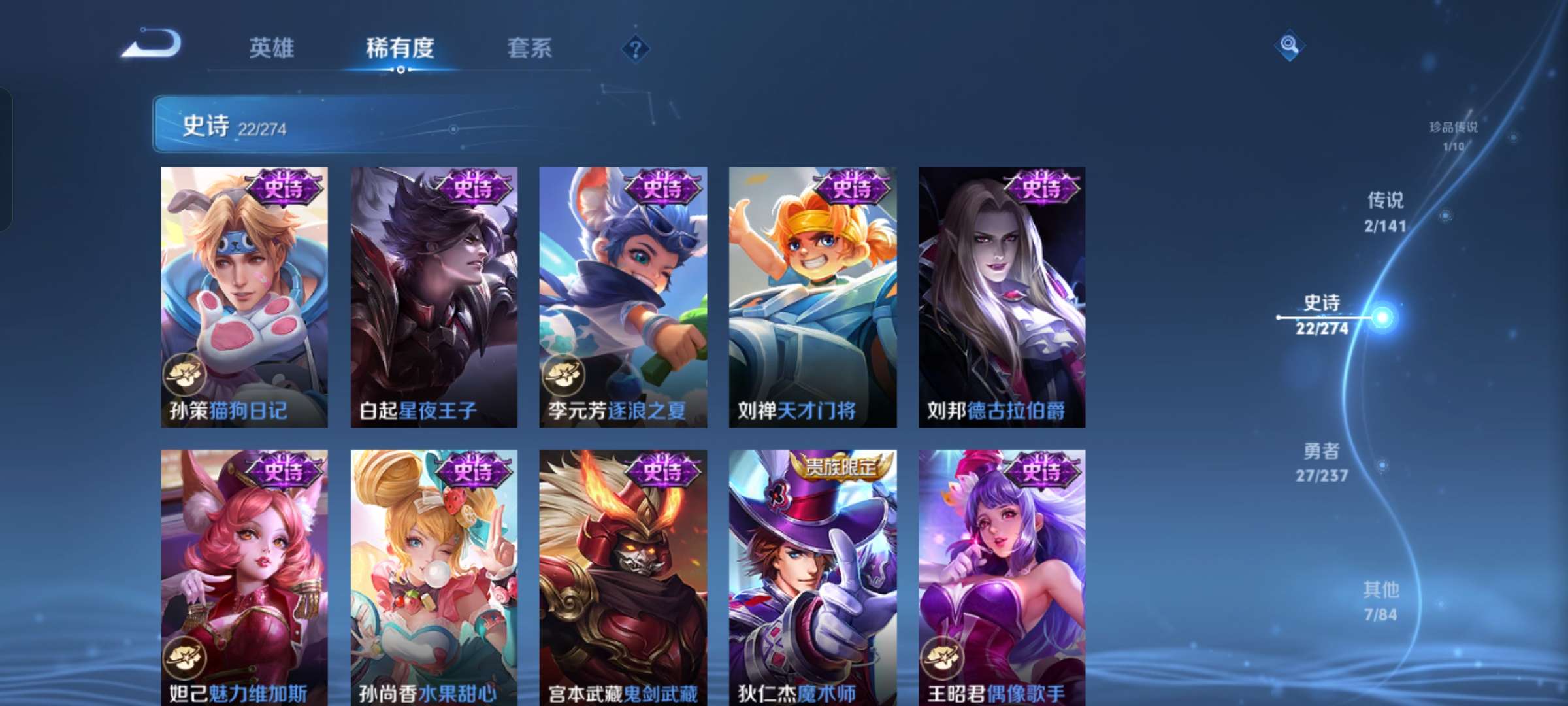
Task: Click the 史诗 rarity badge on 白起 card
Action: click(473, 189)
